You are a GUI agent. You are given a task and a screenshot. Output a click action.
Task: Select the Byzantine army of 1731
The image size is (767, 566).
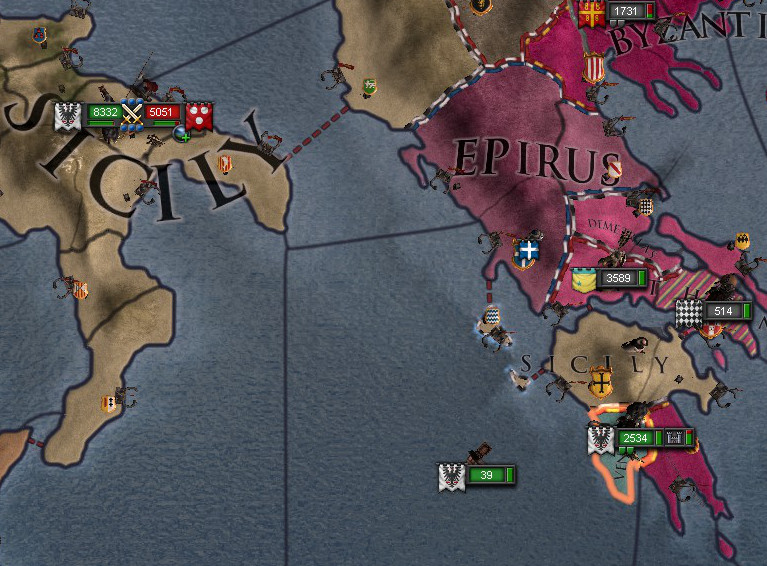[625, 11]
